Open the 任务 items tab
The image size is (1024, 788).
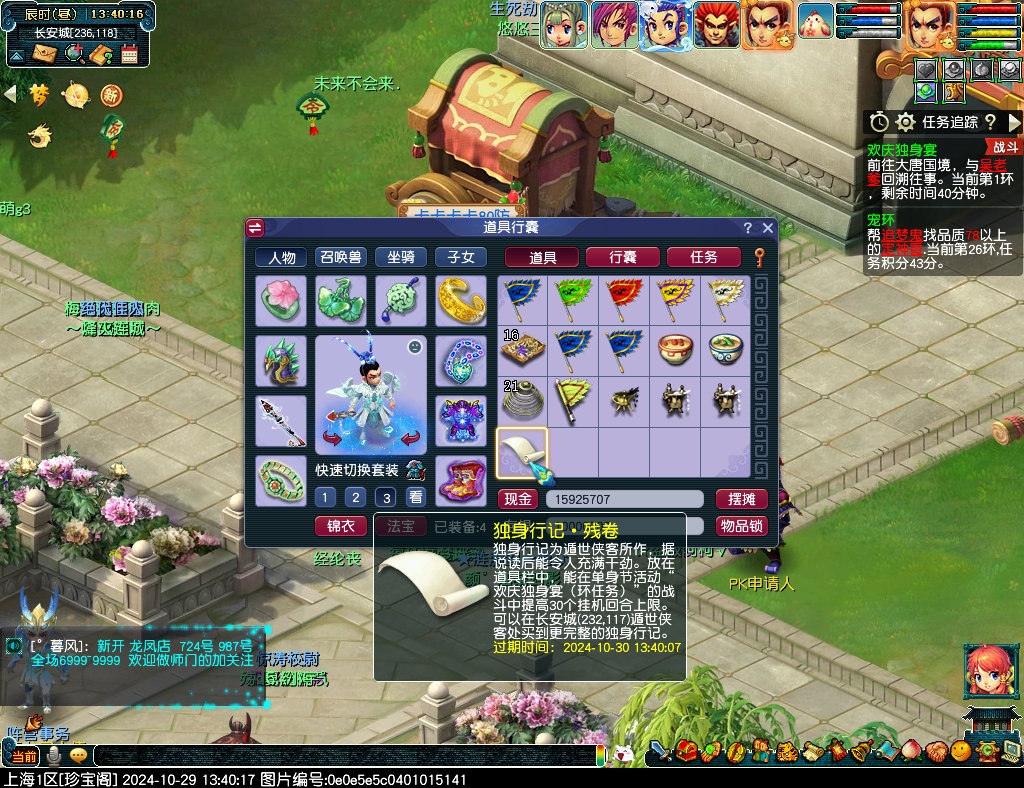(x=703, y=257)
